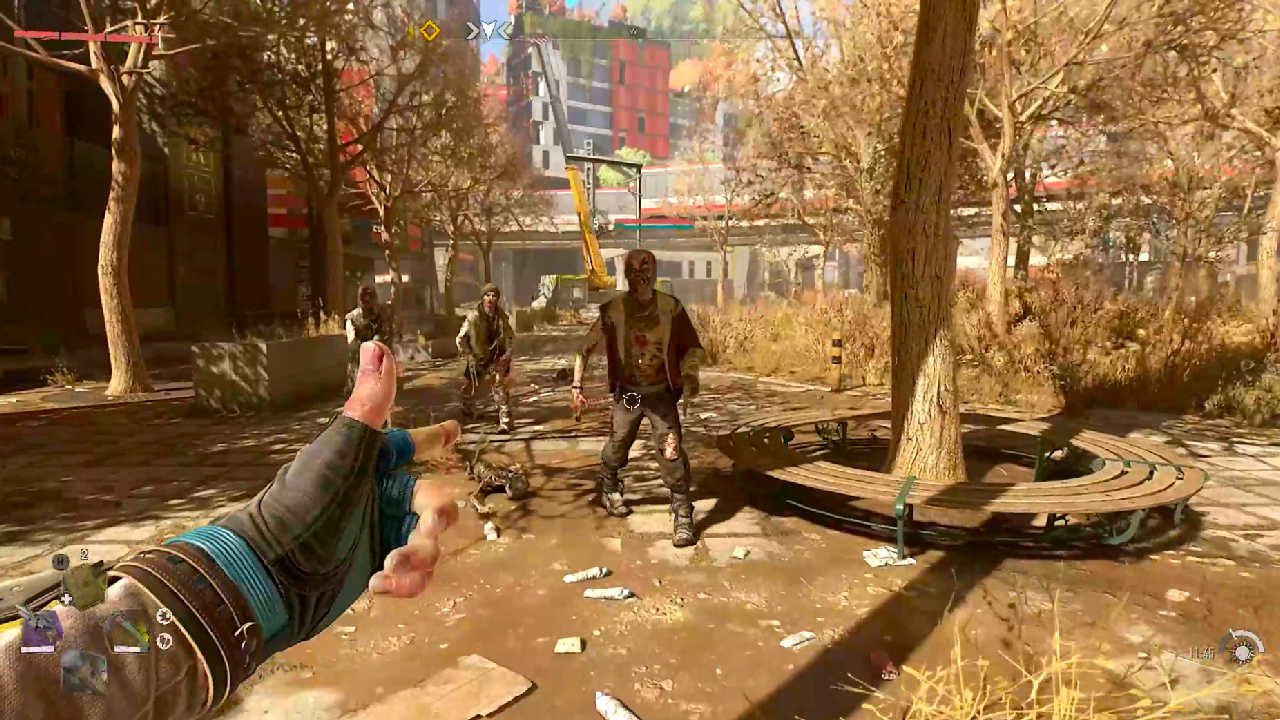1280x720 pixels.
Task: Click the W direction marker on the compass bar
Action: [x=635, y=31]
